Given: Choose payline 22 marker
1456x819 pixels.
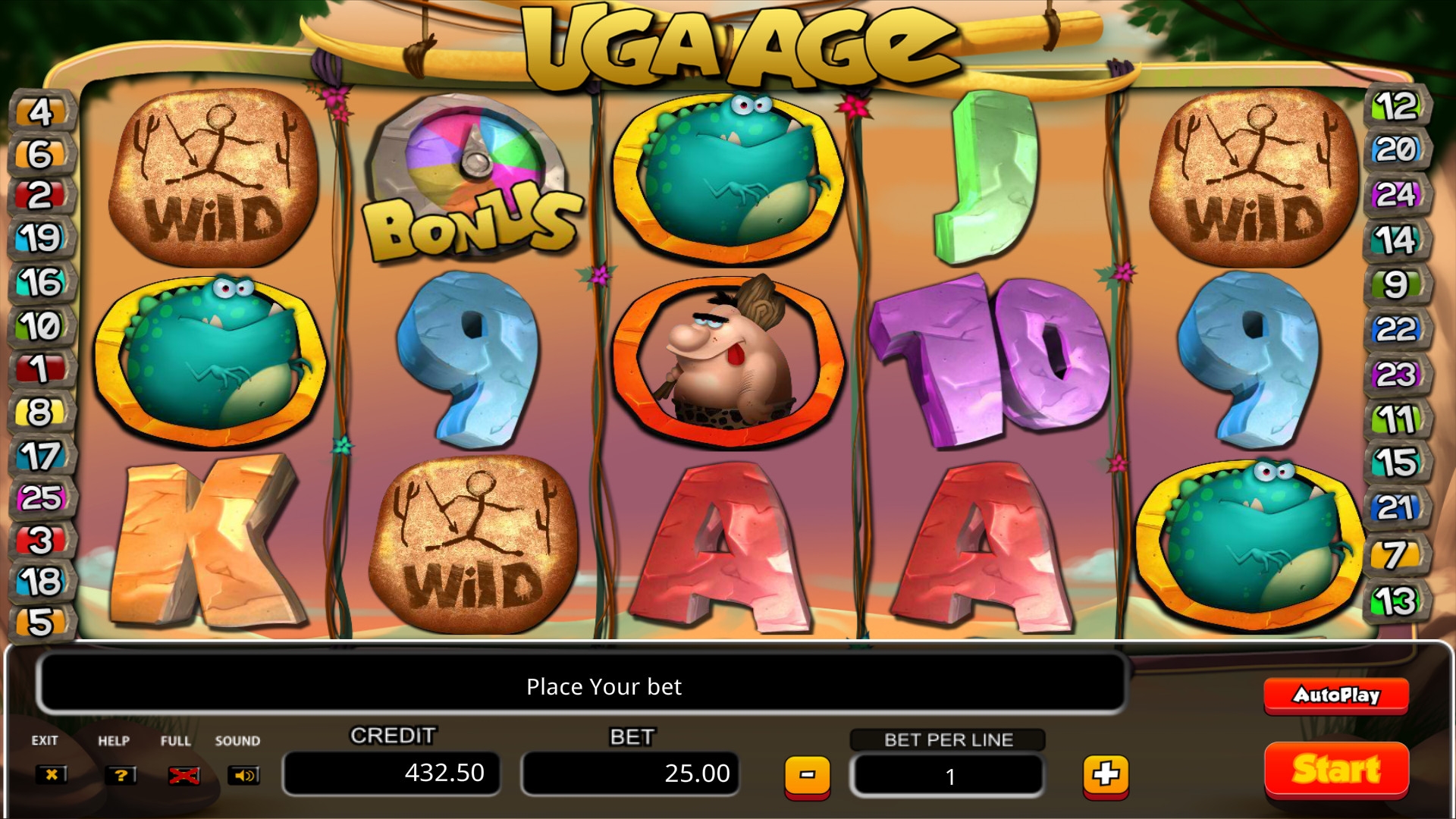Looking at the screenshot, I should [1395, 329].
